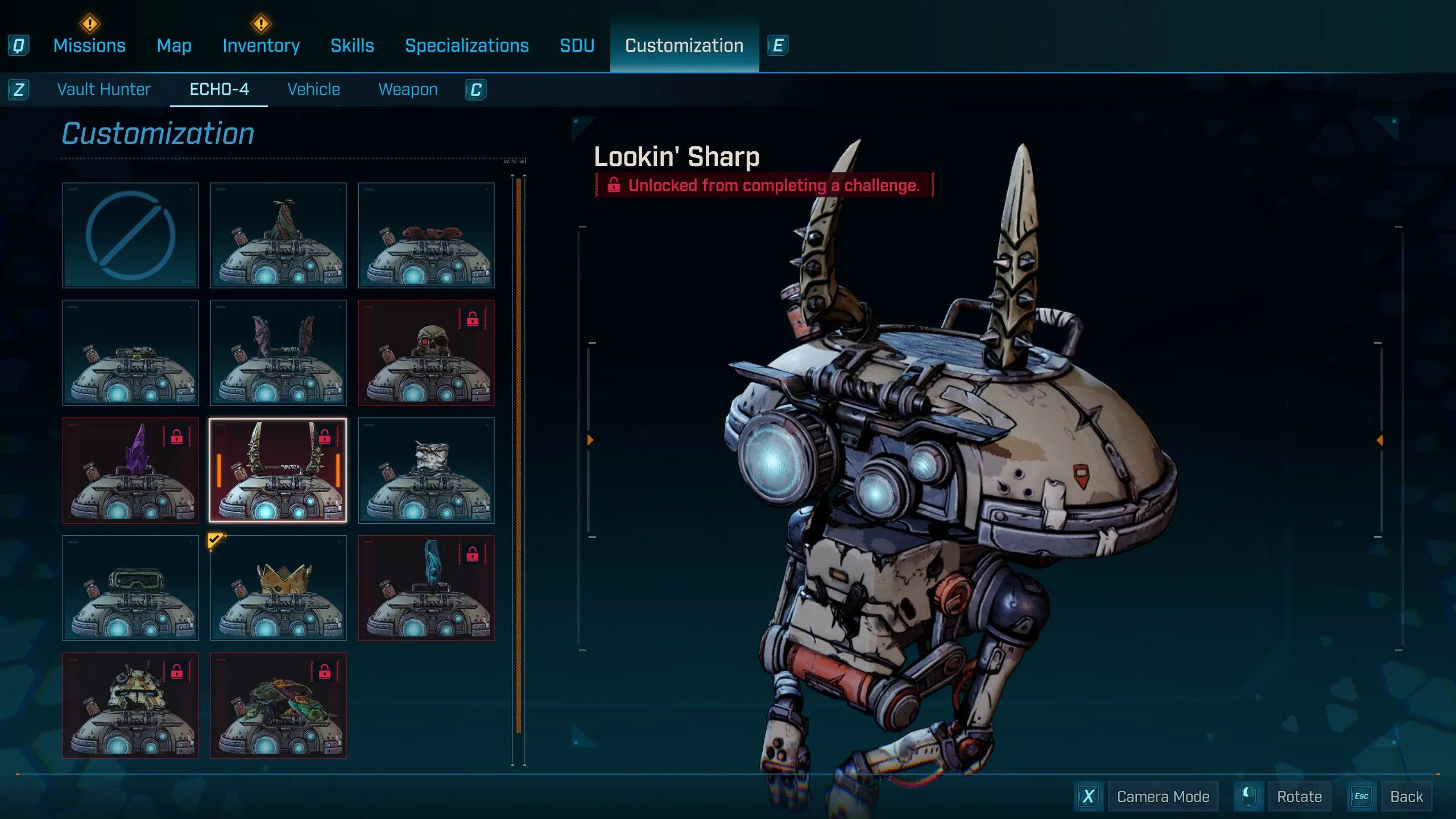
Task: Select the empty 'none' attachment tile
Action: (130, 235)
